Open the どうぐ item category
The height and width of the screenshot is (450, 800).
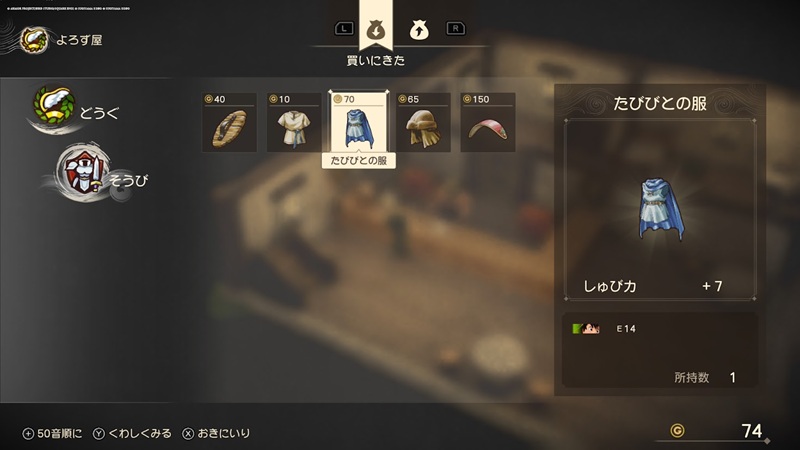77,109
